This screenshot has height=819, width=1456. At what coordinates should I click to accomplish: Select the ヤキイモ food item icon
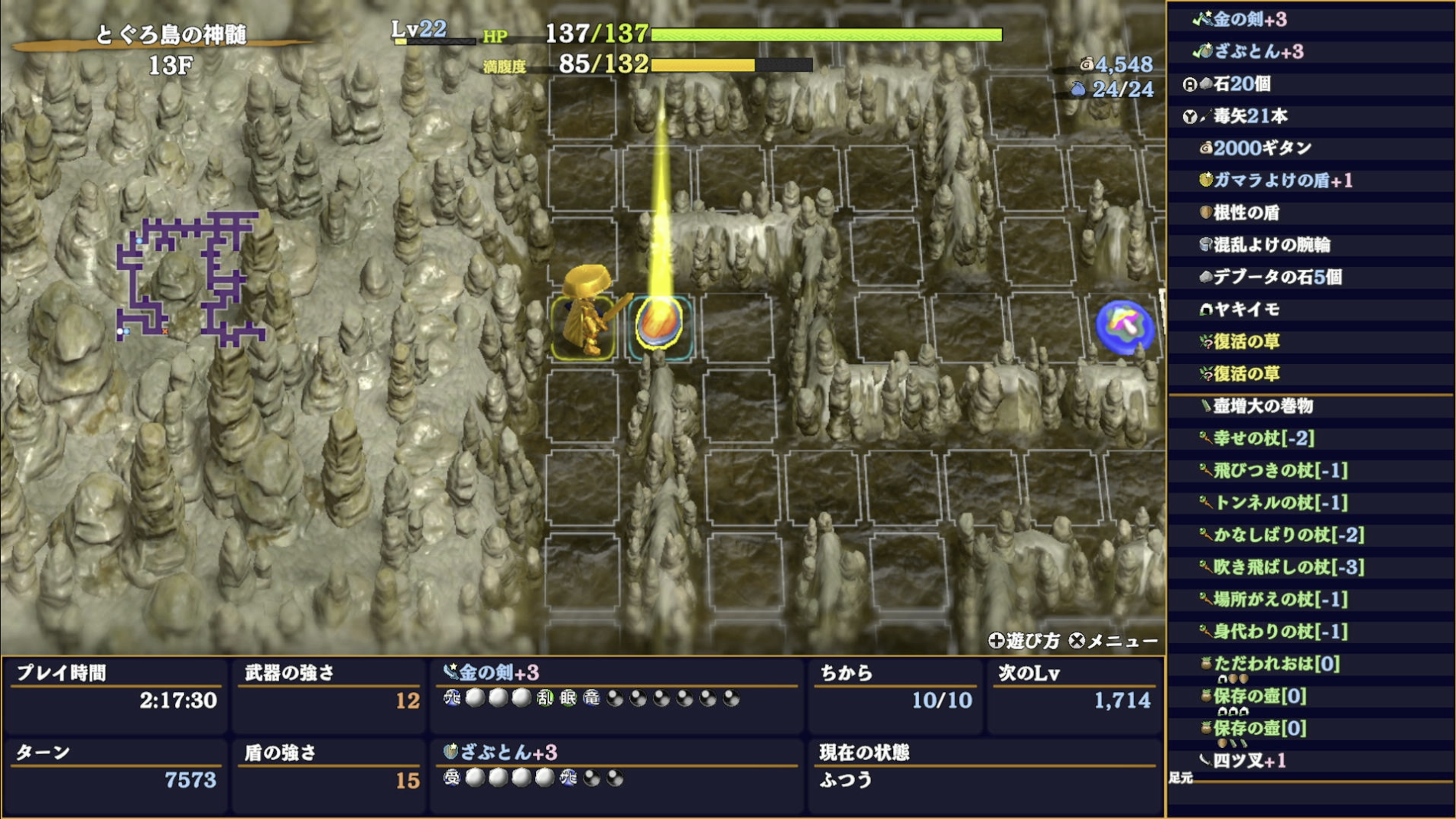click(x=1207, y=310)
